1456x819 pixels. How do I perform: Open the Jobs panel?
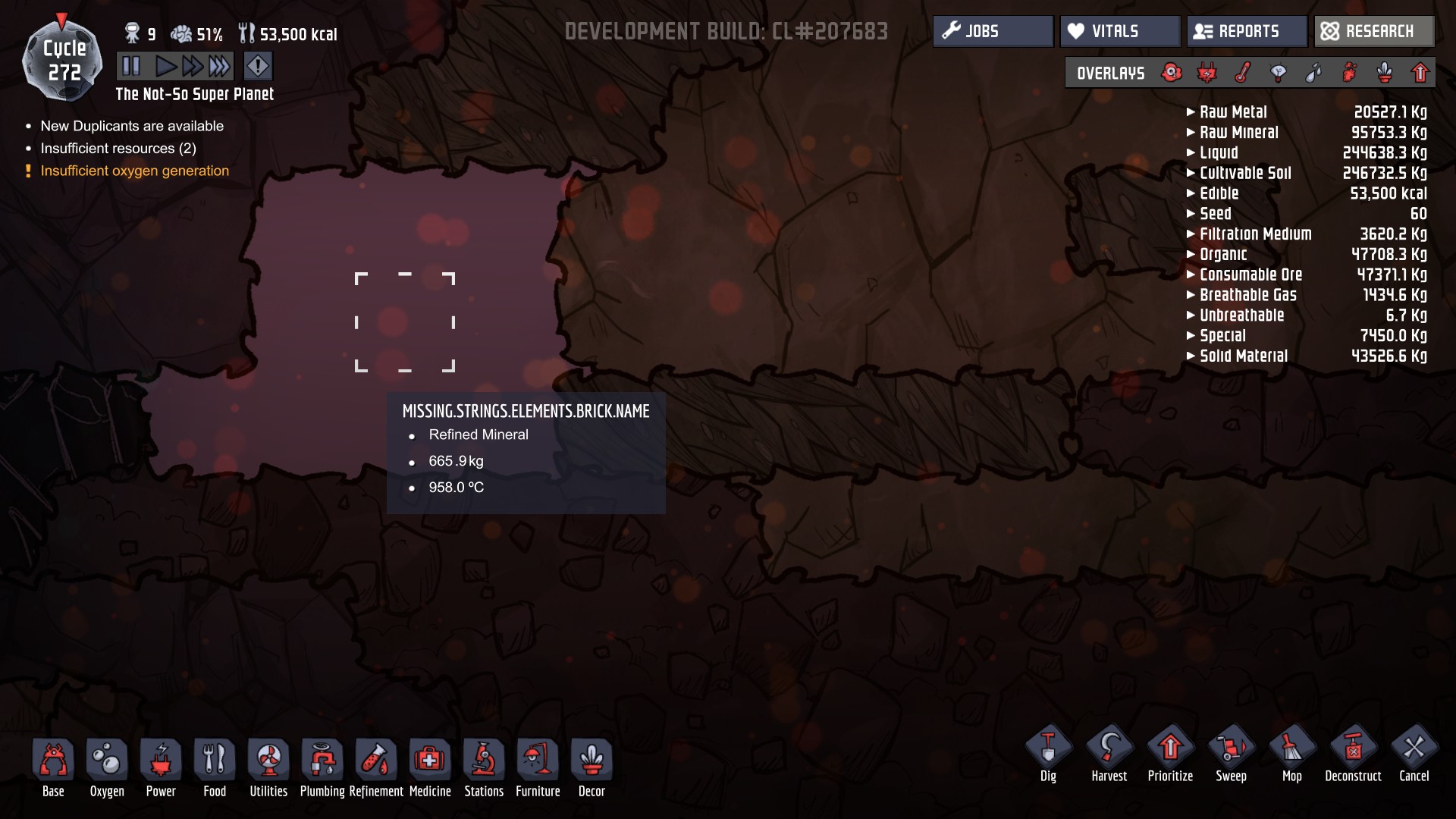(x=993, y=31)
